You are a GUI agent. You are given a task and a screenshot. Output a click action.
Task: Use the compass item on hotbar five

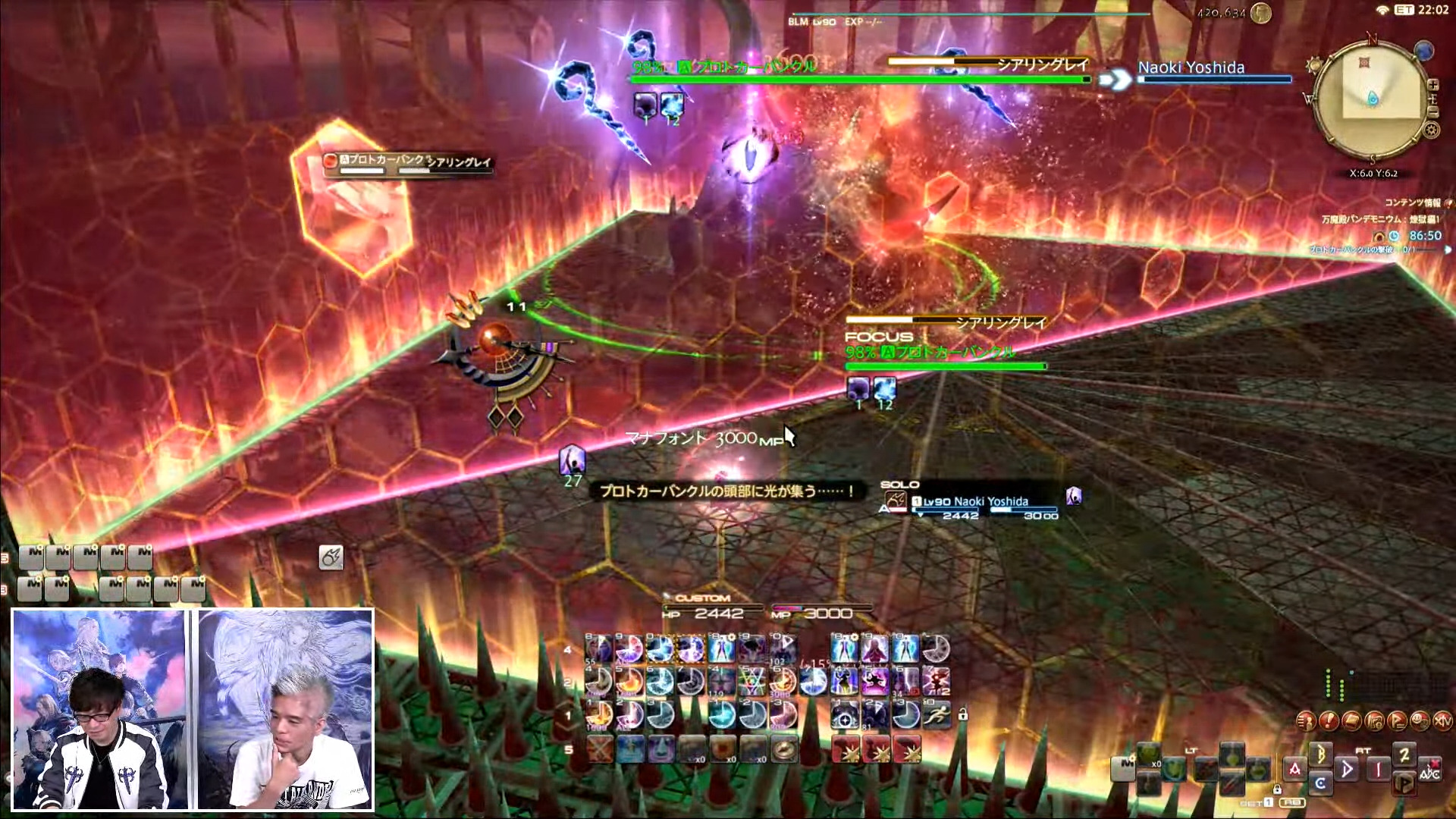coord(783,749)
